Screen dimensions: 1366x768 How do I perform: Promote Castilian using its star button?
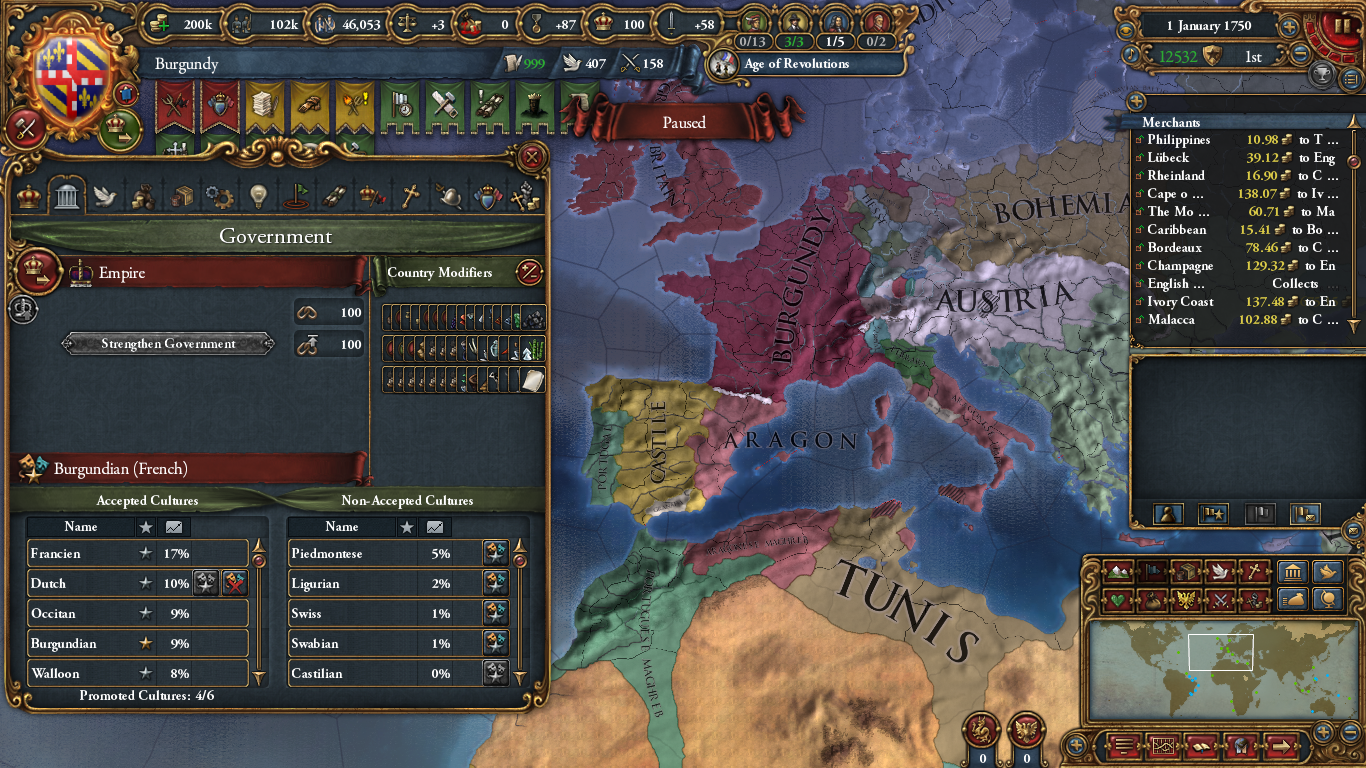(495, 673)
